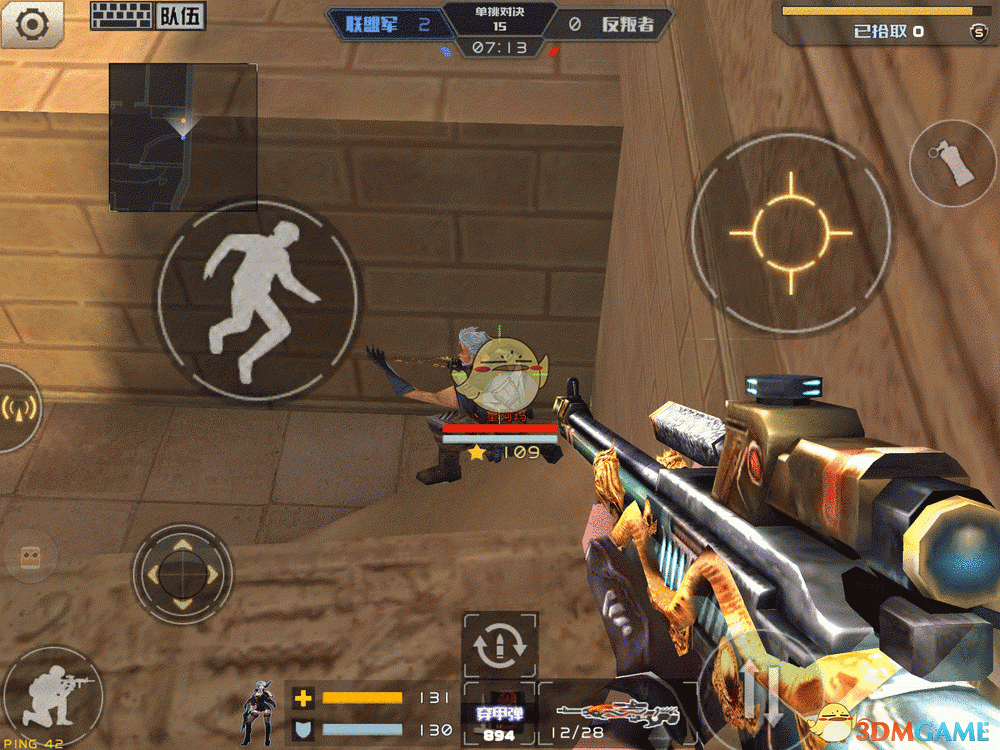Tap the small robot face icon
This screenshot has width=1000, height=750.
[30, 558]
